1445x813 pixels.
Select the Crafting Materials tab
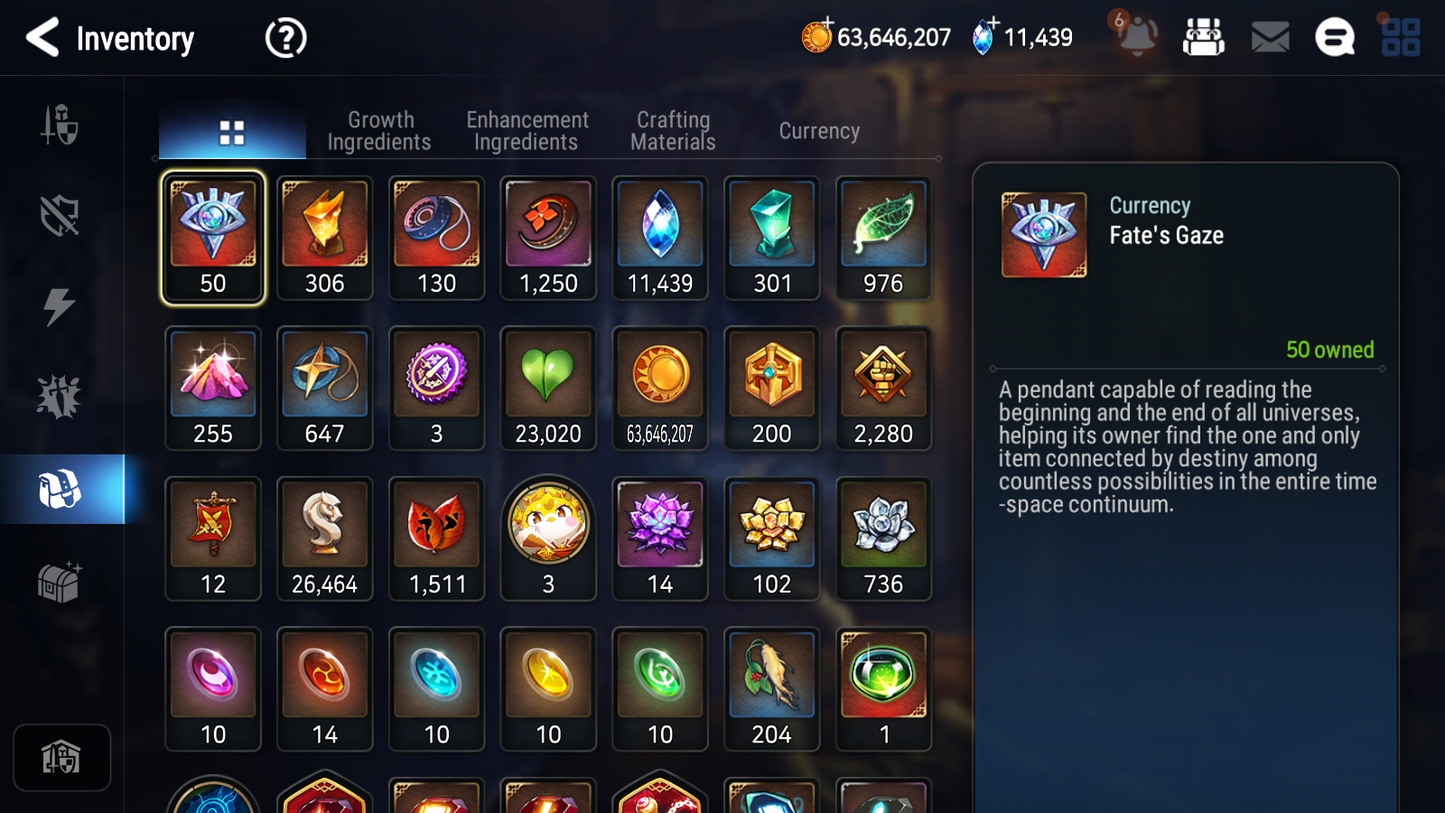click(672, 130)
